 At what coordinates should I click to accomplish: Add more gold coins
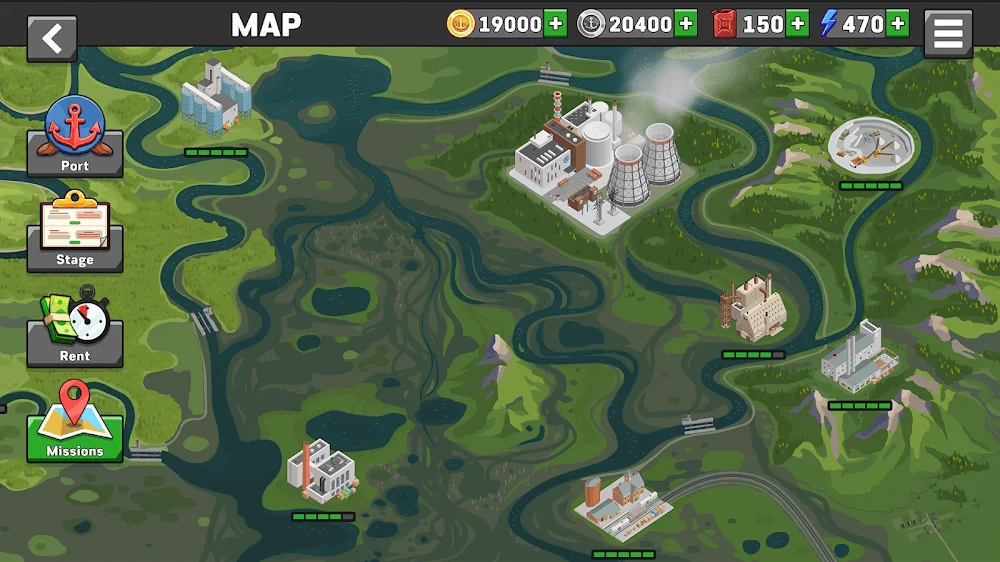556,24
